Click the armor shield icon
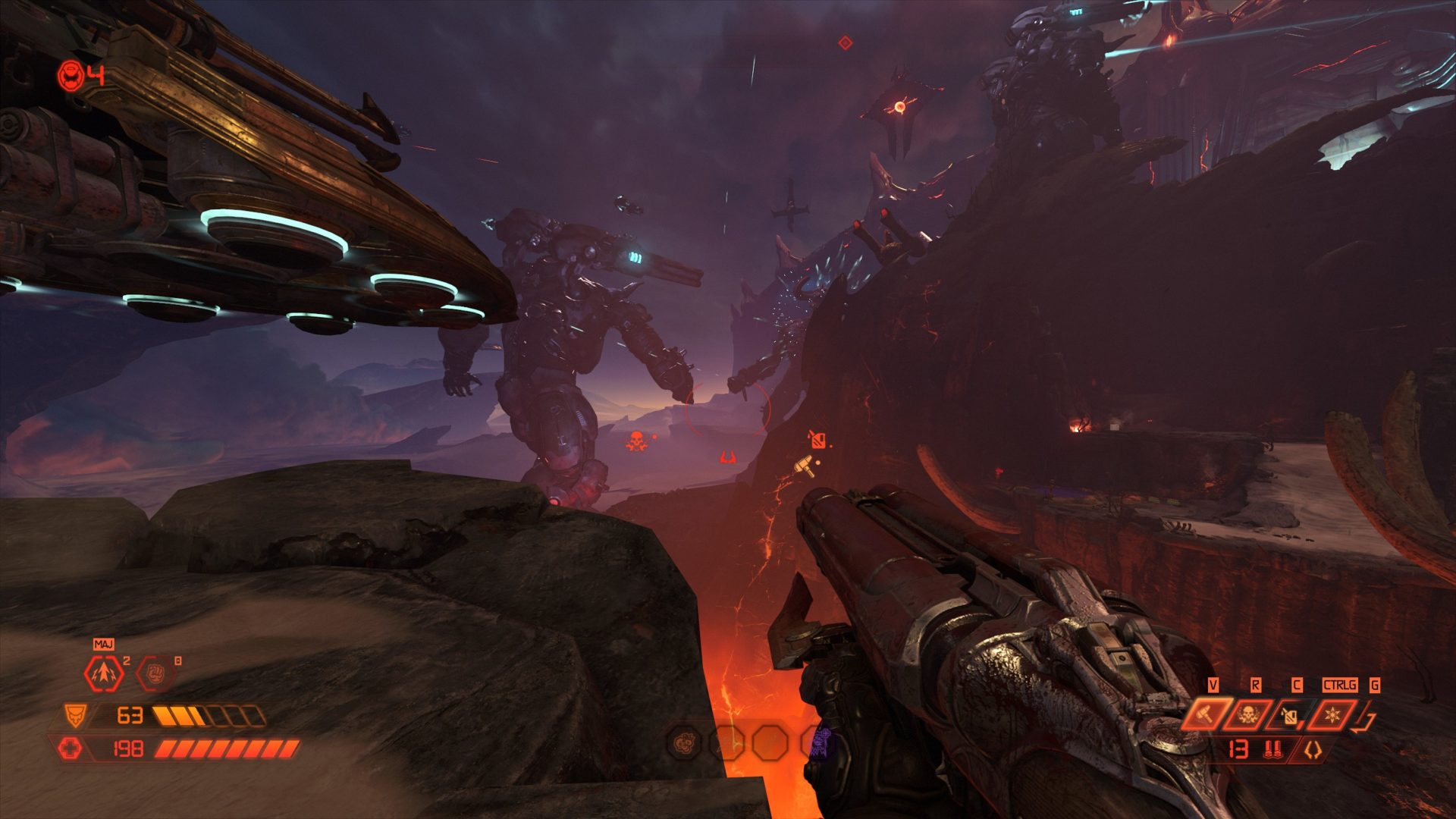 (74, 714)
